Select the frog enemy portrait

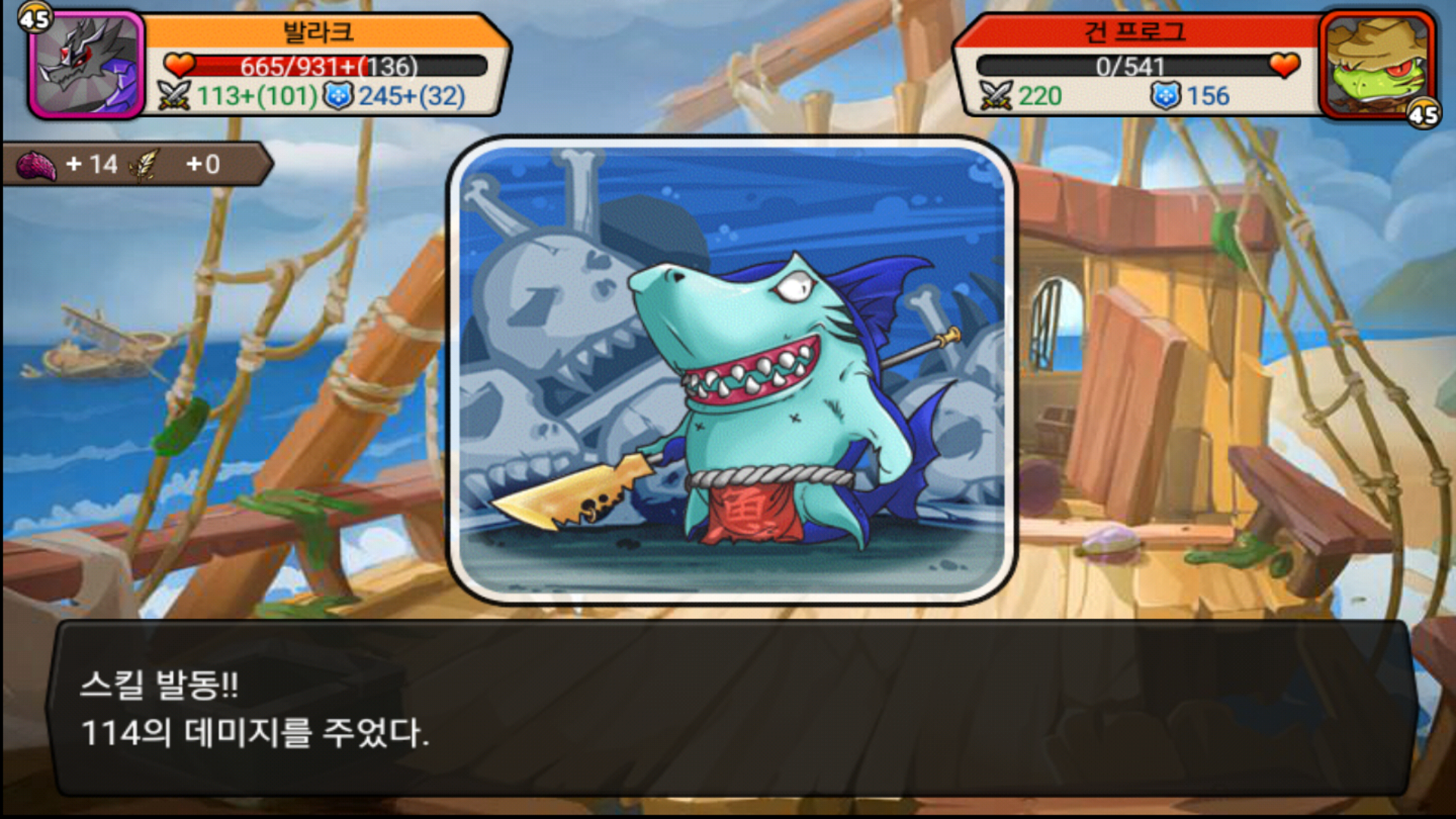pyautogui.click(x=1376, y=65)
